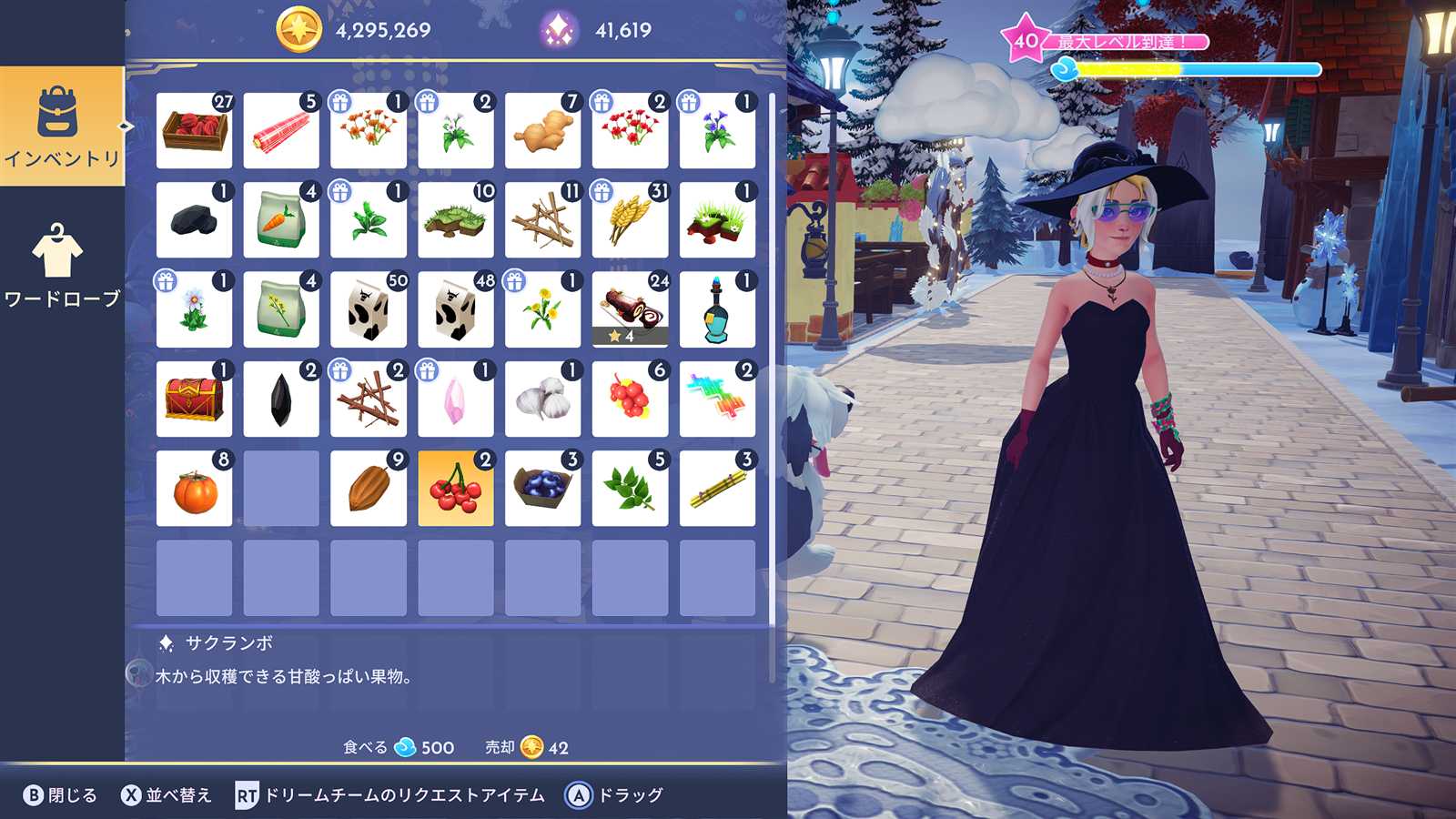
Task: Pick the sugarcane slot
Action: [717, 489]
